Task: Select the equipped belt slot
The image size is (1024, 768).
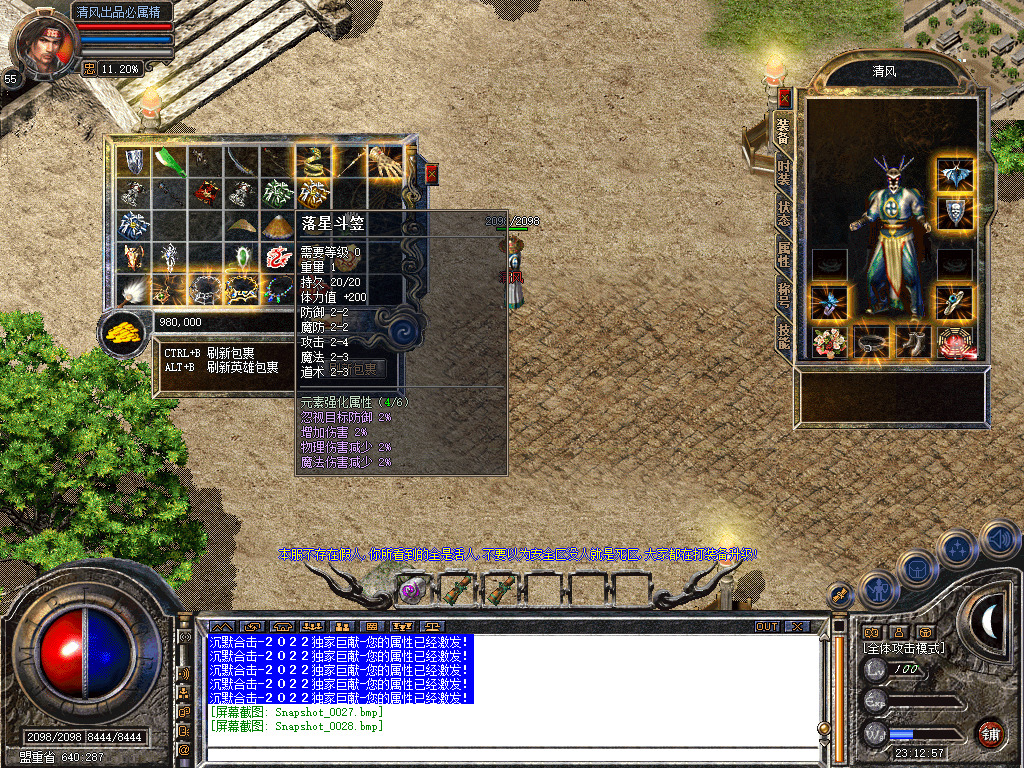Action: pos(871,342)
